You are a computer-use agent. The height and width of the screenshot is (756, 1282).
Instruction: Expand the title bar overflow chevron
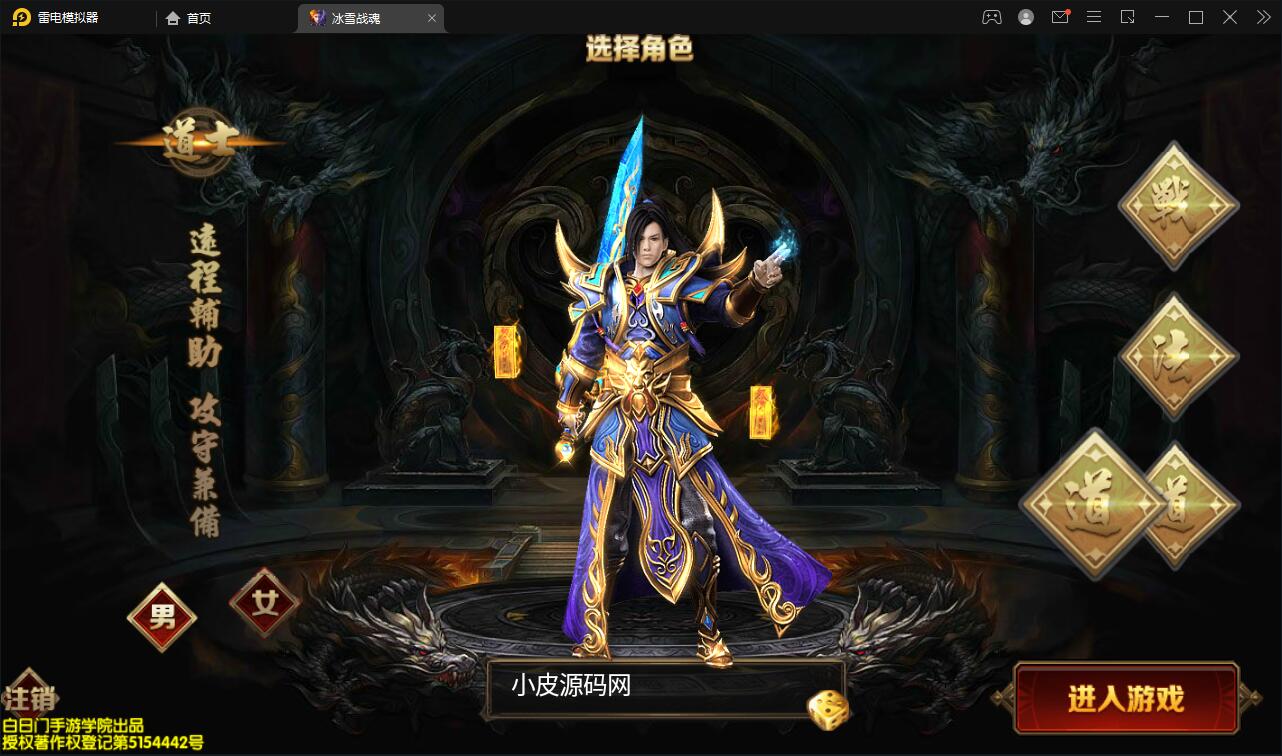(x=1262, y=17)
